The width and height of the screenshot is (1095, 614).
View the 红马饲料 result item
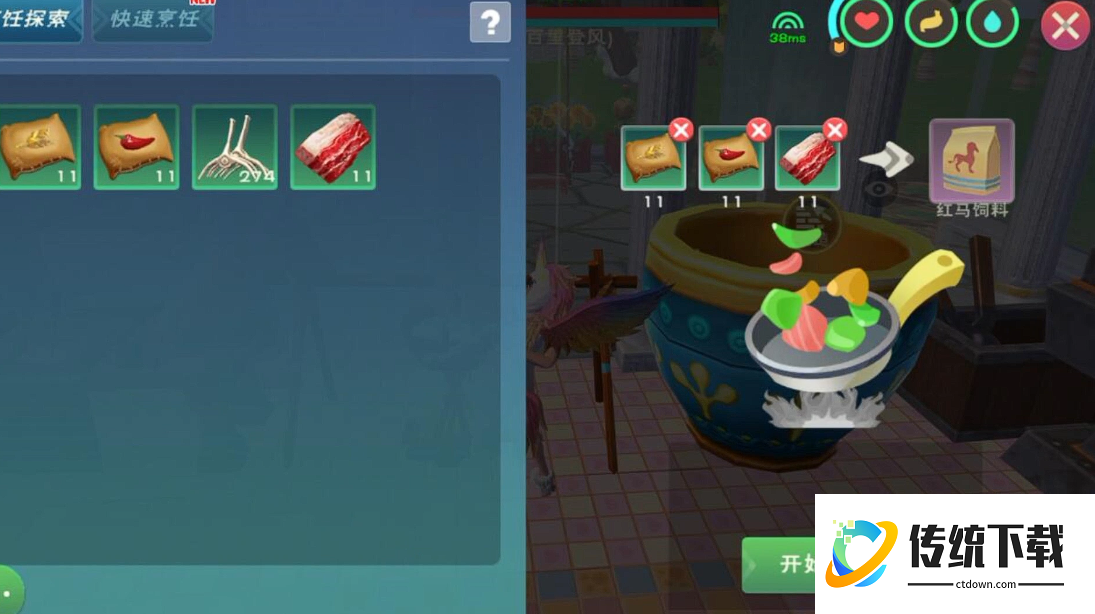(971, 160)
